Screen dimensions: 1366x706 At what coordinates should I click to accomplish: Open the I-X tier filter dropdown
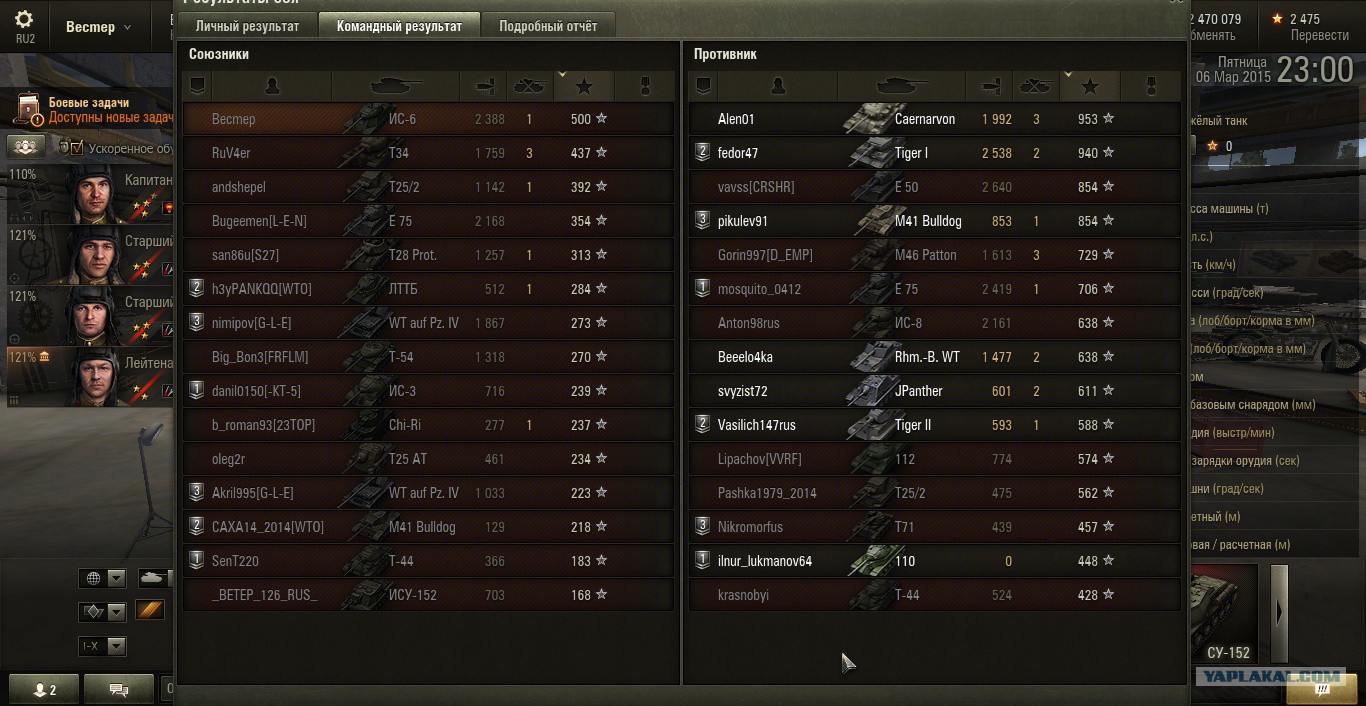click(103, 646)
